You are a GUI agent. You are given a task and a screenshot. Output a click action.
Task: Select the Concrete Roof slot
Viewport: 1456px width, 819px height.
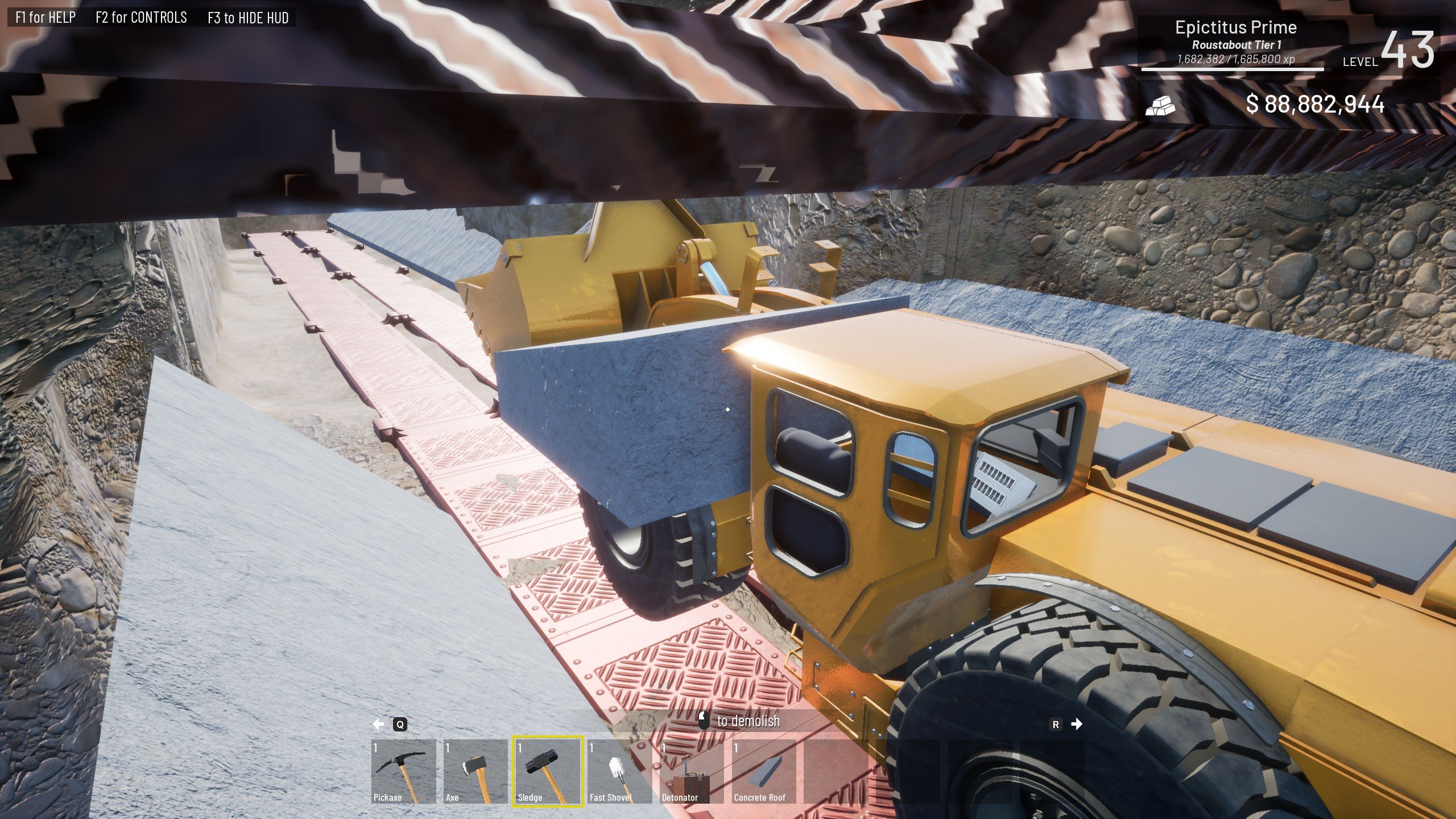[x=763, y=771]
